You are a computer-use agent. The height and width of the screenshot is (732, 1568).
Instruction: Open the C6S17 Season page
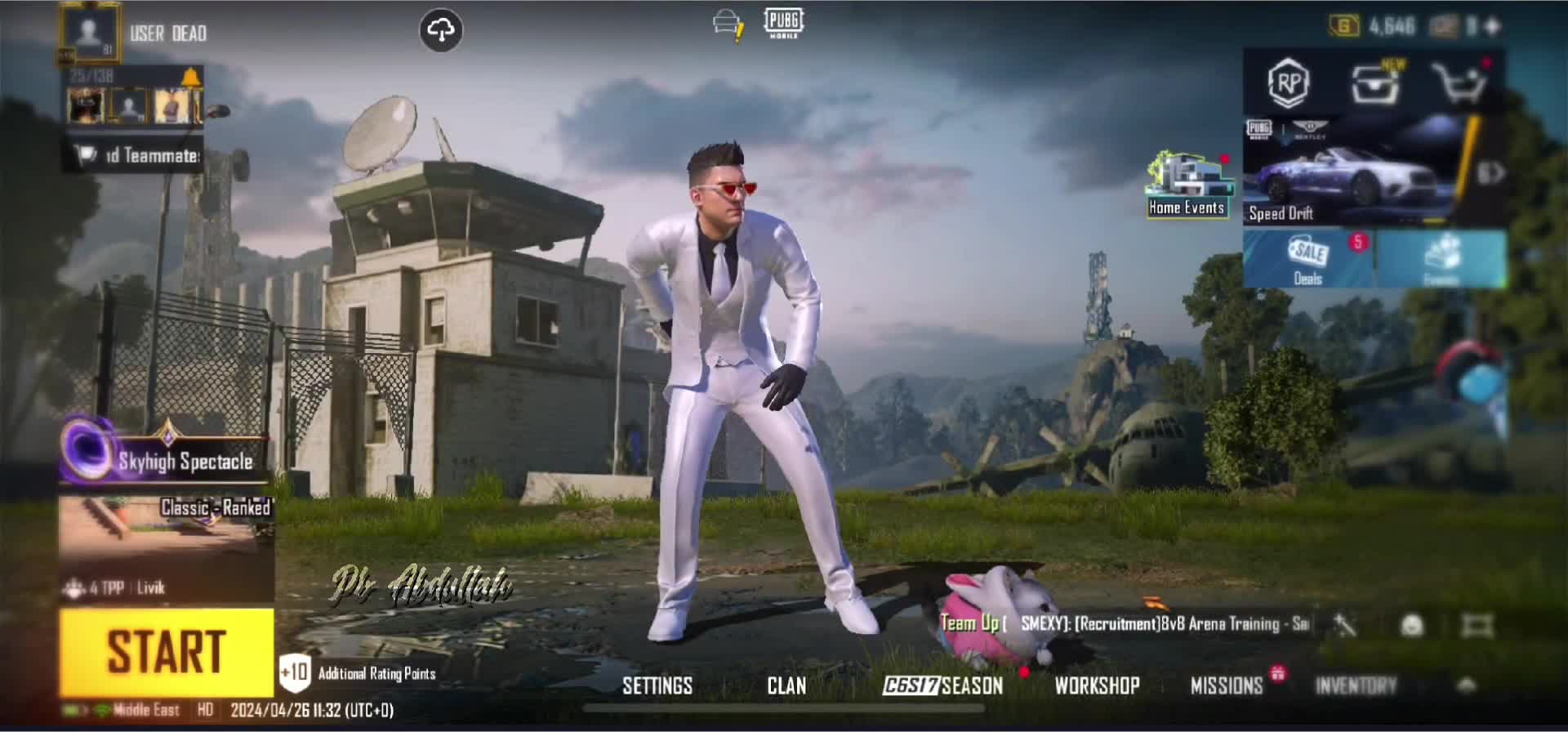[x=943, y=685]
